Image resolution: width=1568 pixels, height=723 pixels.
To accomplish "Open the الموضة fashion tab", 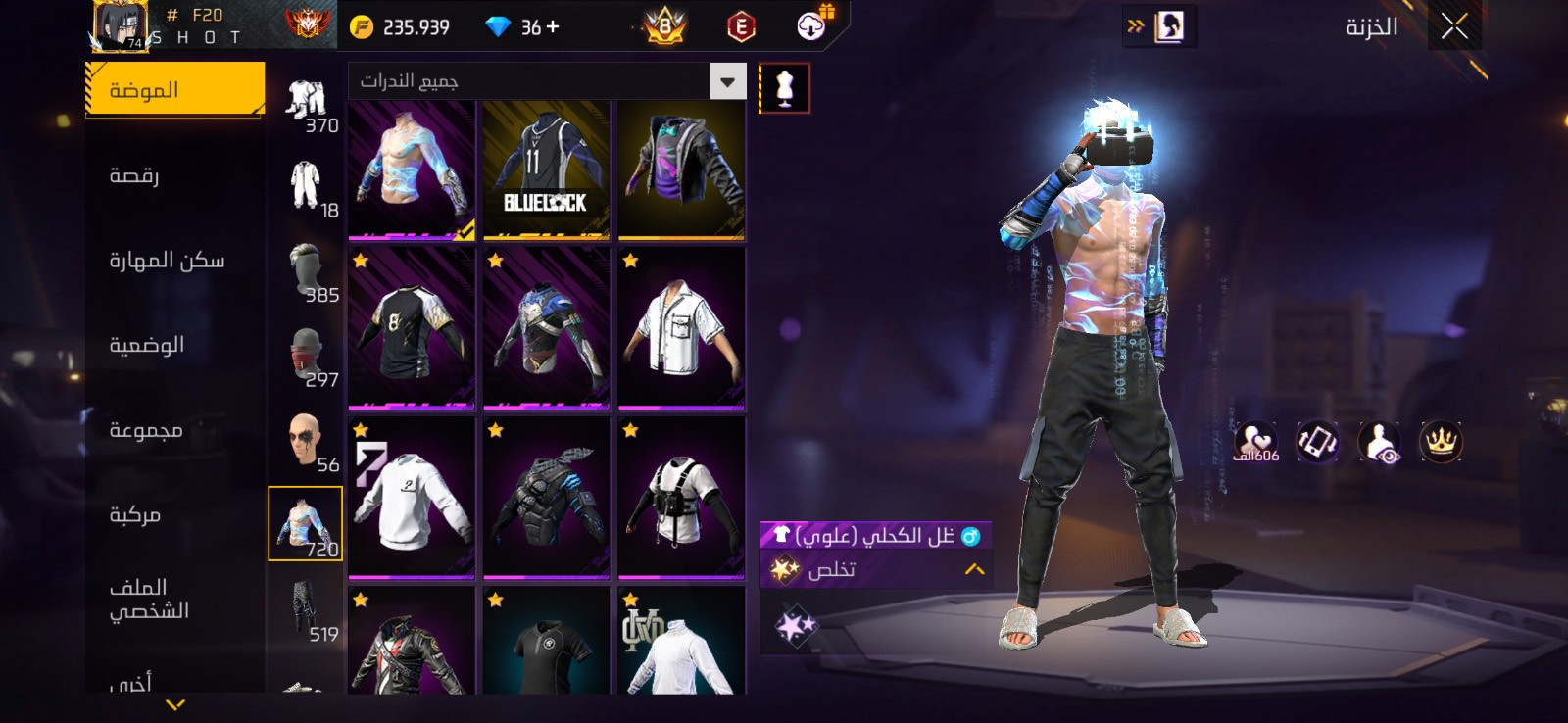I will pos(174,90).
